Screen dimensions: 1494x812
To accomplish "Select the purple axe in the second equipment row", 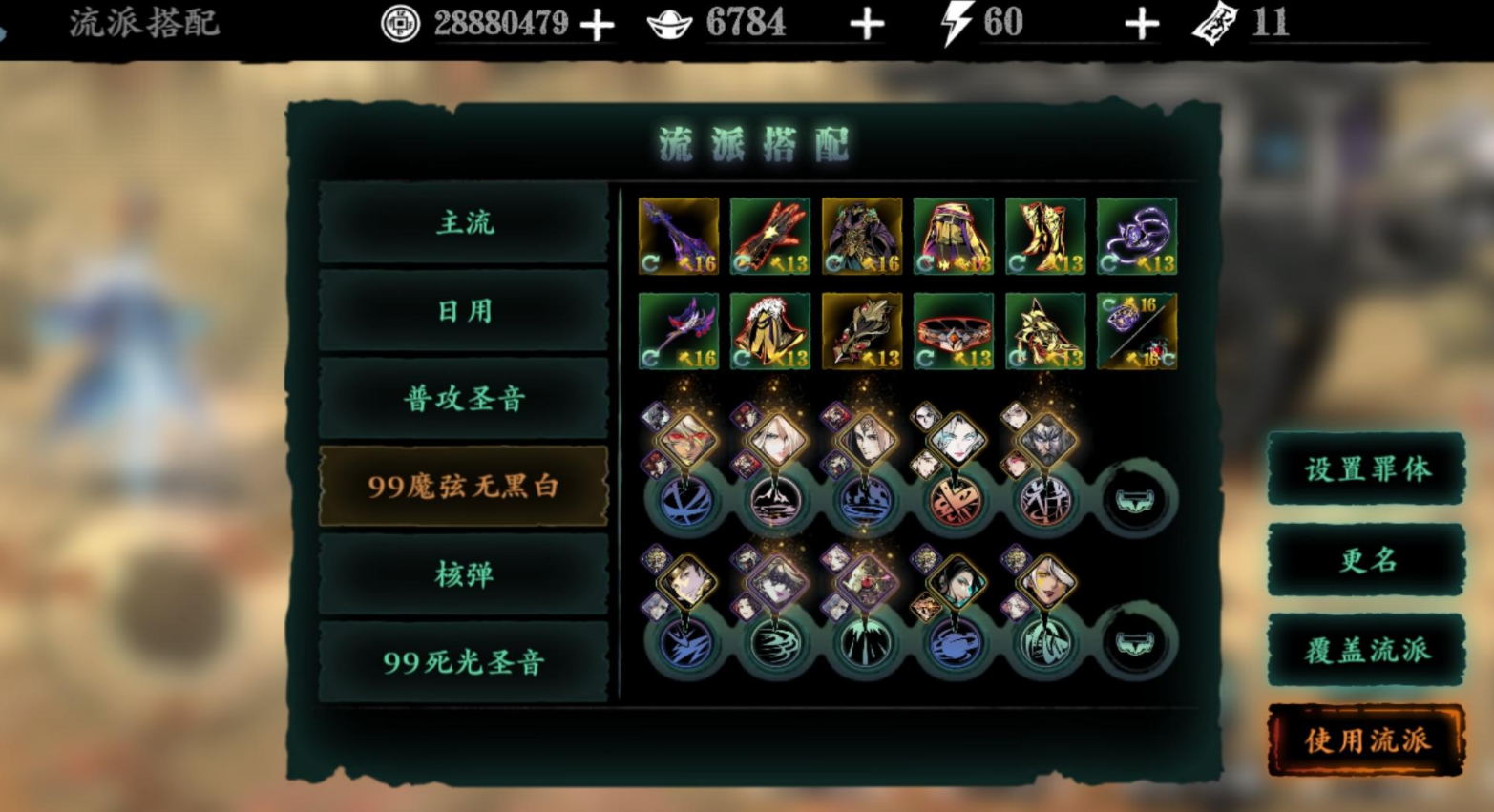I will pyautogui.click(x=678, y=330).
